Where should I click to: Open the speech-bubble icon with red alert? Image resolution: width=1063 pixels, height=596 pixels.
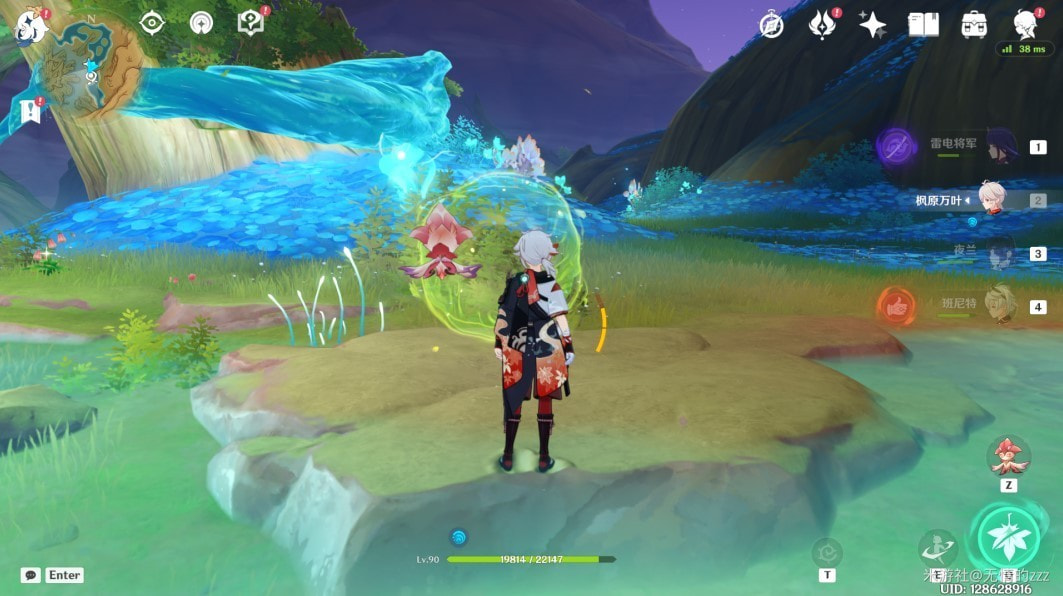(x=251, y=23)
